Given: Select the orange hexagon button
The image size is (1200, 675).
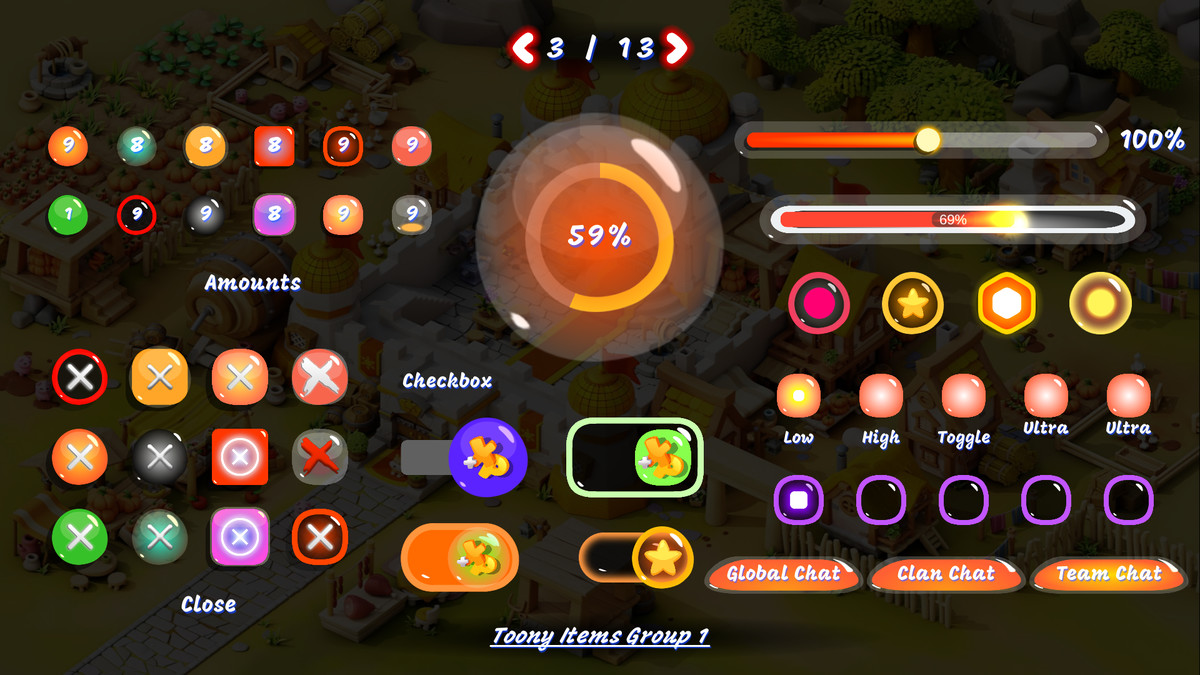Looking at the screenshot, I should pos(1007,303).
